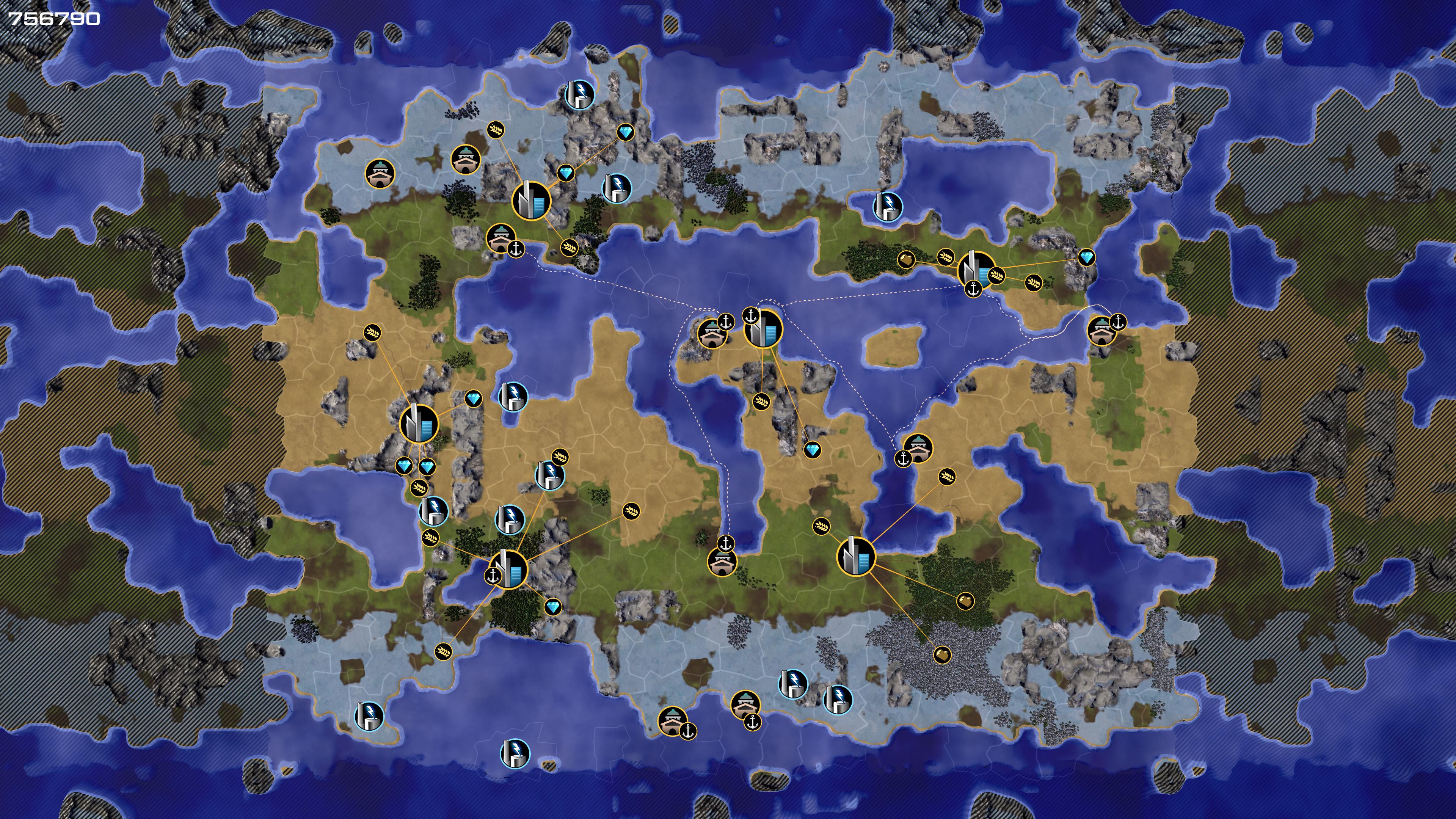Click the power plant marker in the southern sea
This screenshot has width=1456, height=819.
click(x=515, y=753)
